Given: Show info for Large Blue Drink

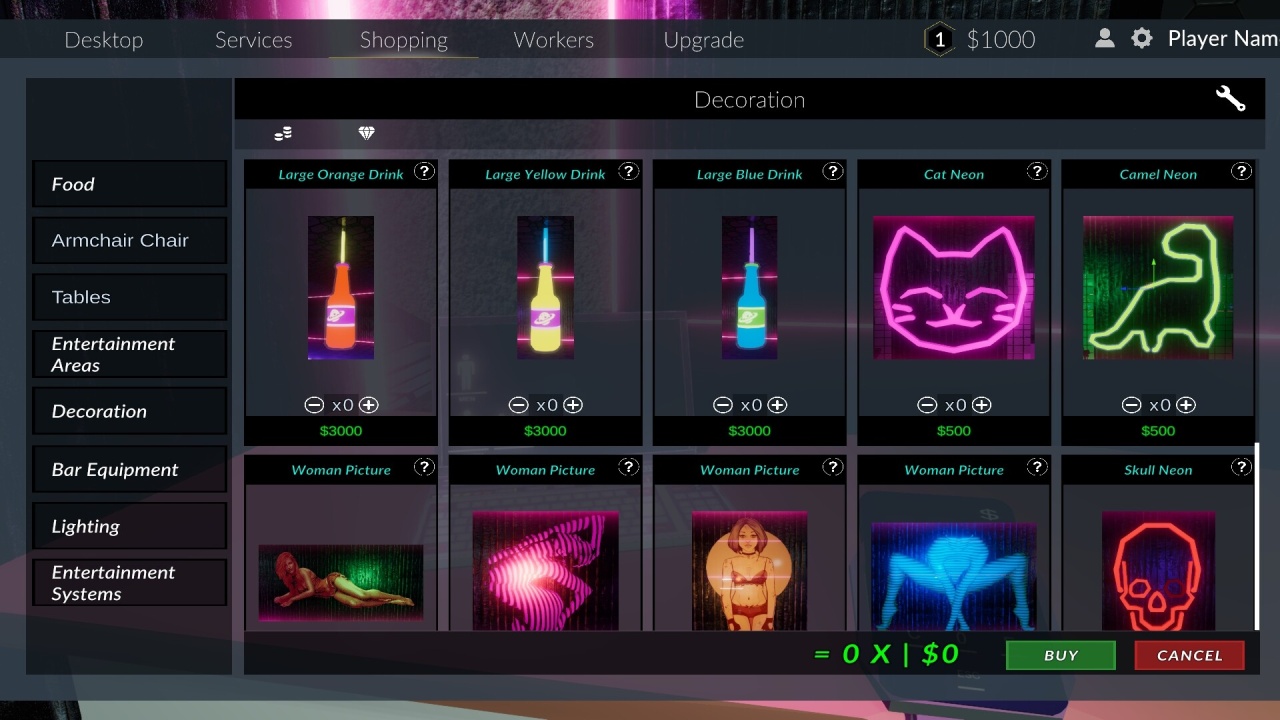Looking at the screenshot, I should pyautogui.click(x=833, y=171).
